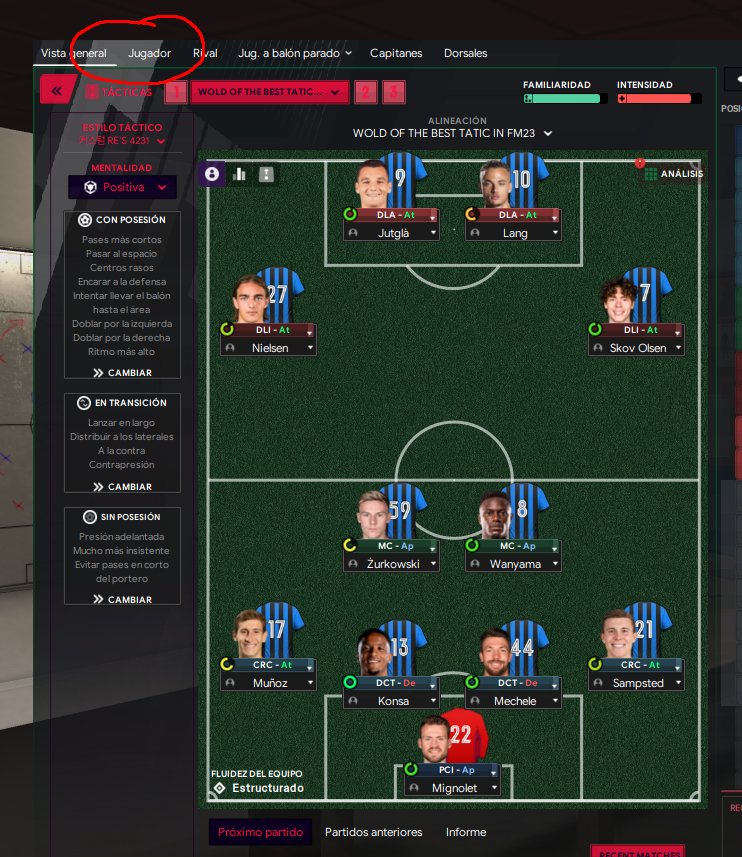Select tactic slot number 2
742x857 pixels.
click(366, 92)
